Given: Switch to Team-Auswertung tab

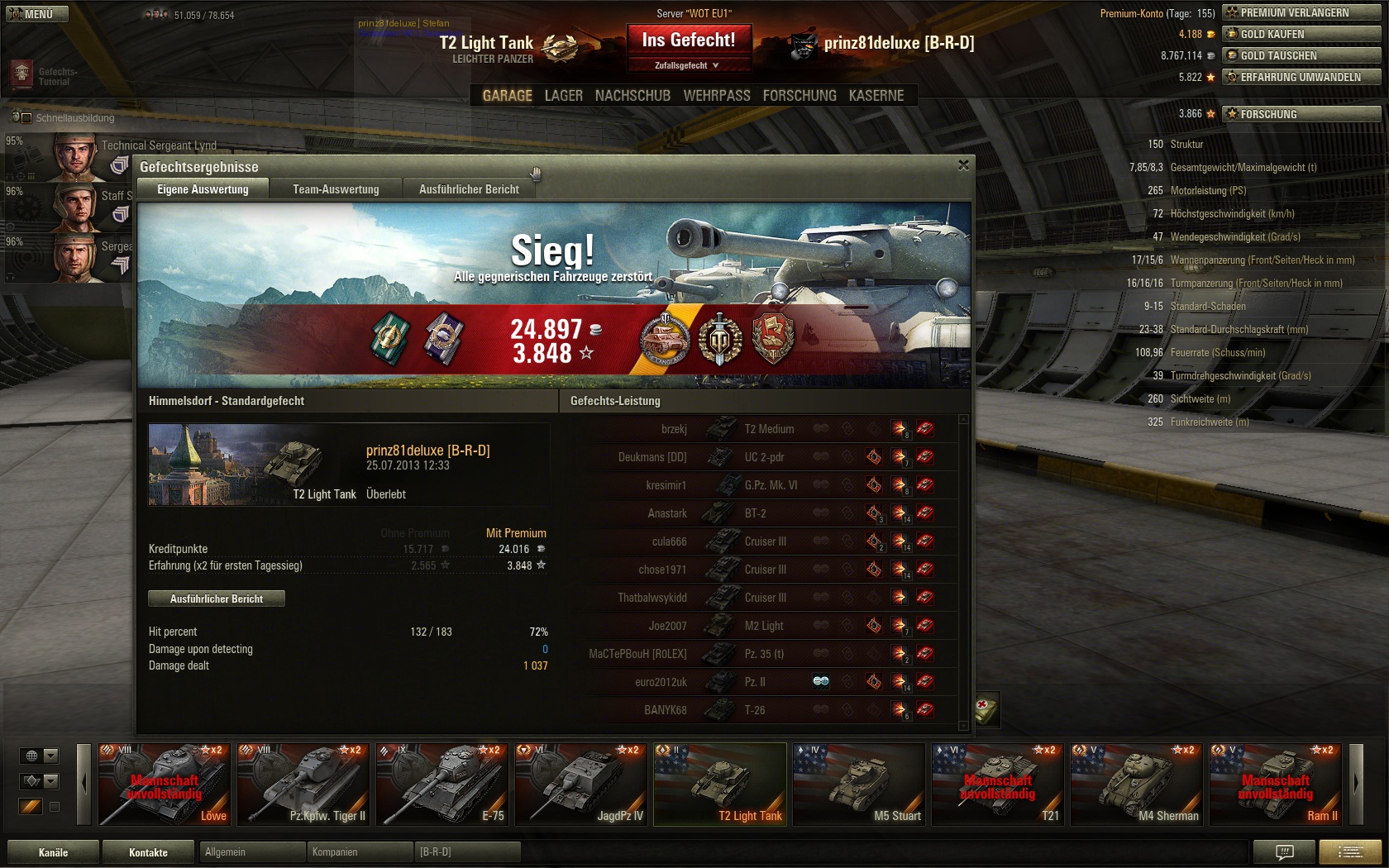Looking at the screenshot, I should (x=336, y=189).
